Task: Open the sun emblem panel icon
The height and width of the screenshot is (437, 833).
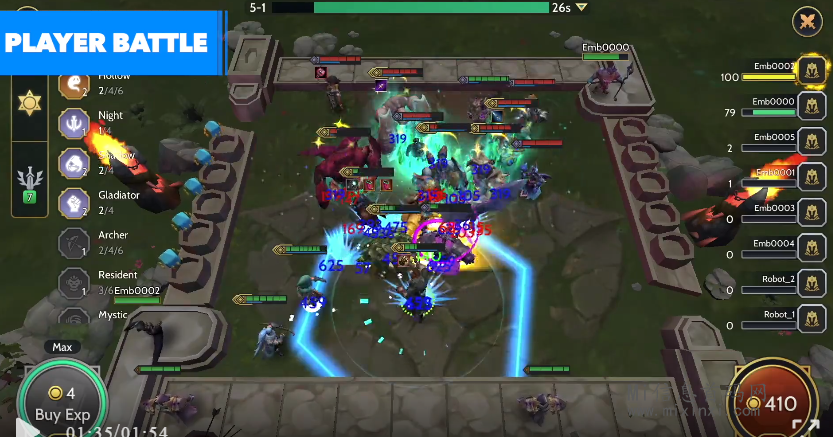Action: pos(28,102)
